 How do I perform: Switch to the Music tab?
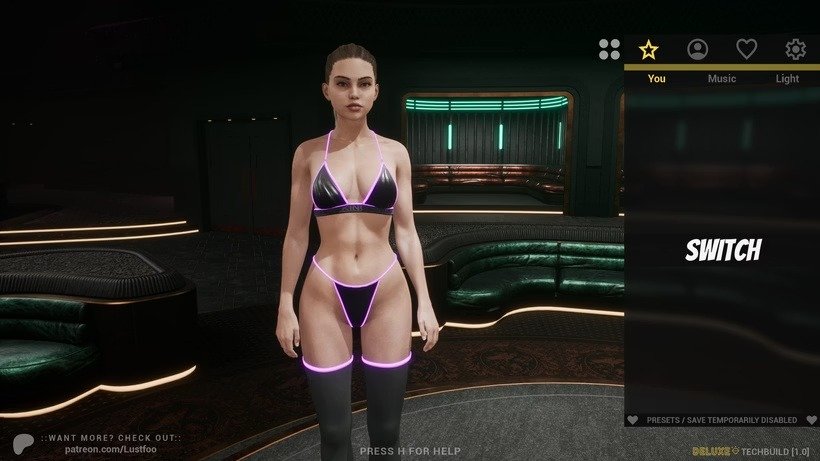pyautogui.click(x=722, y=78)
